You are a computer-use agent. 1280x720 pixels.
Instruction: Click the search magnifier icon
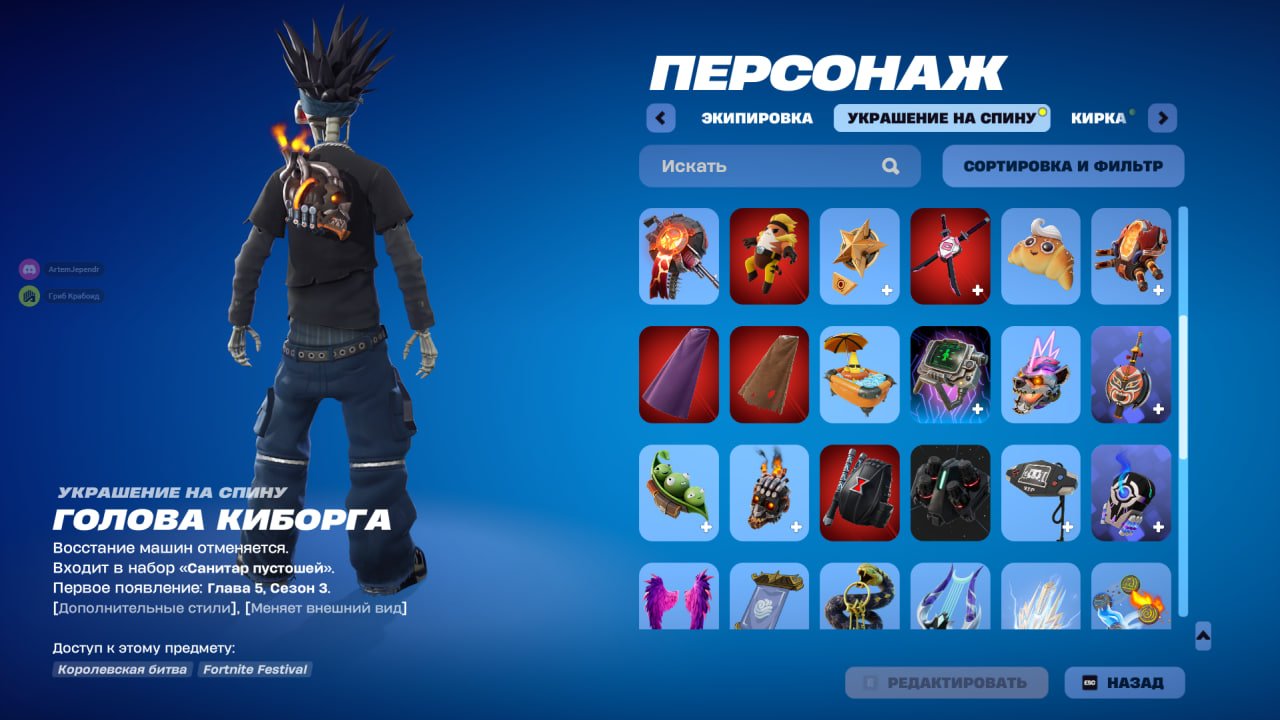click(889, 166)
